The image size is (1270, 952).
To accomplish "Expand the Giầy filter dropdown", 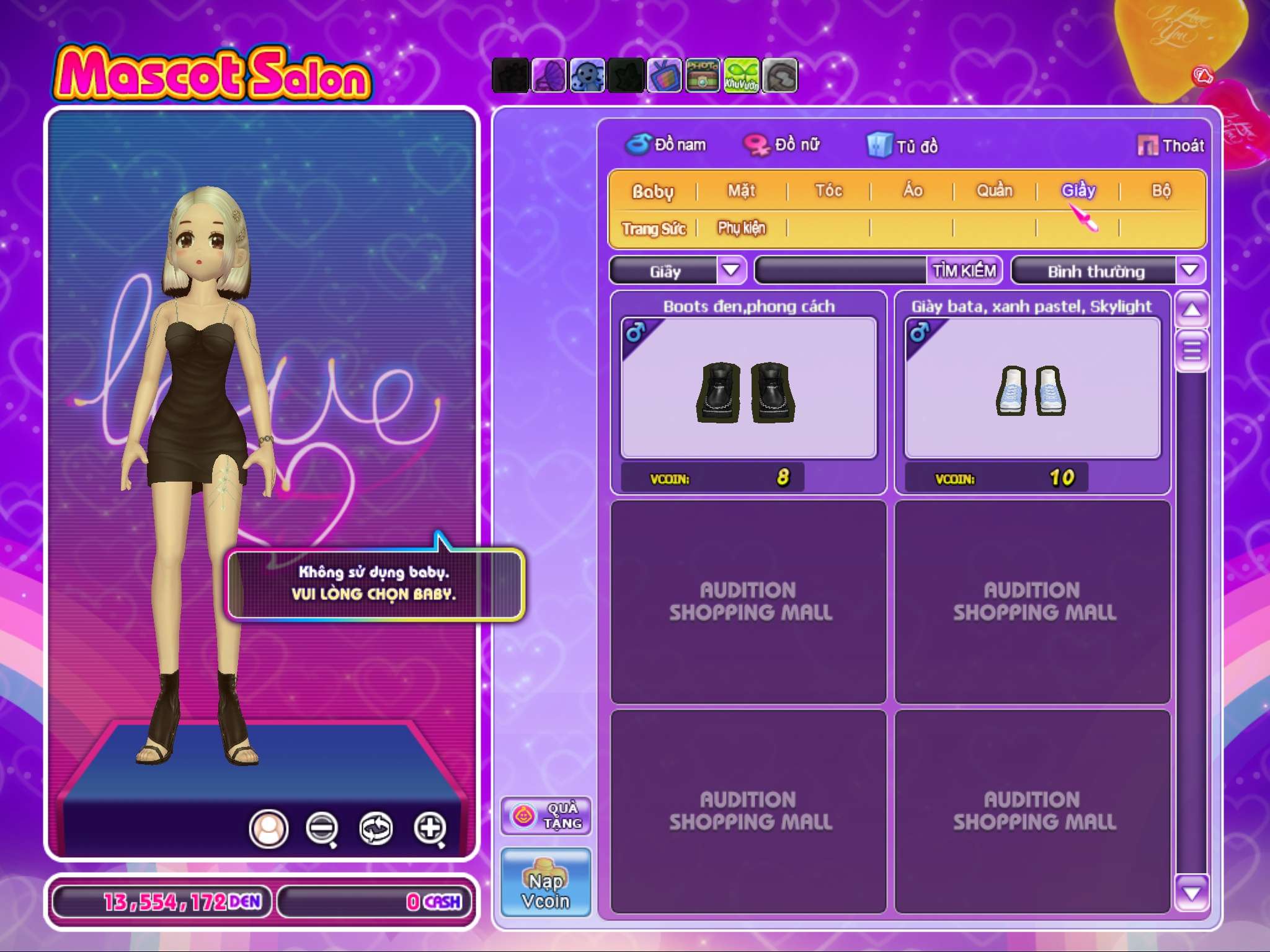I will (x=731, y=271).
